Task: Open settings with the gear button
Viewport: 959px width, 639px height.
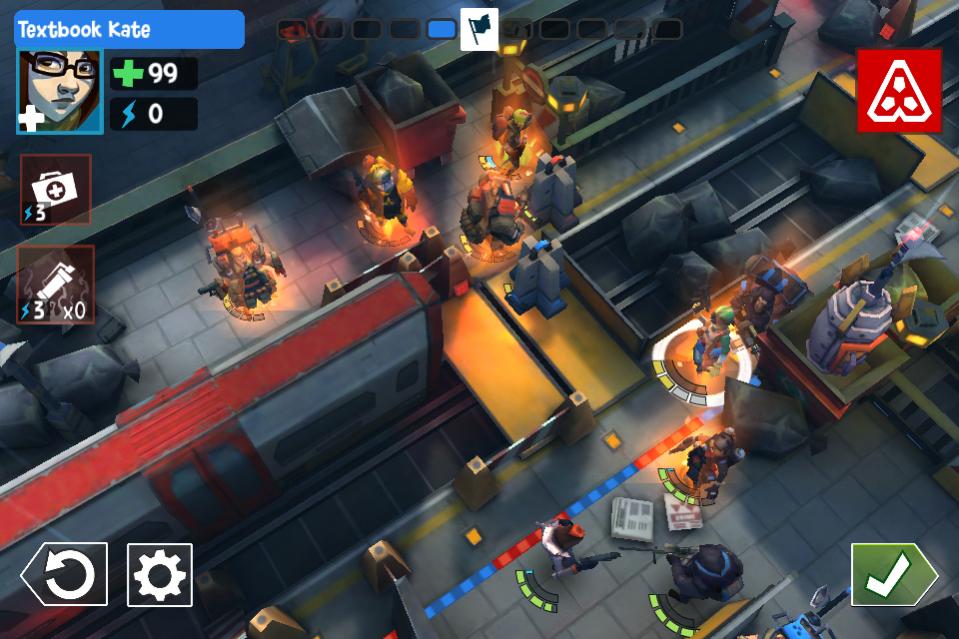Action: 160,574
